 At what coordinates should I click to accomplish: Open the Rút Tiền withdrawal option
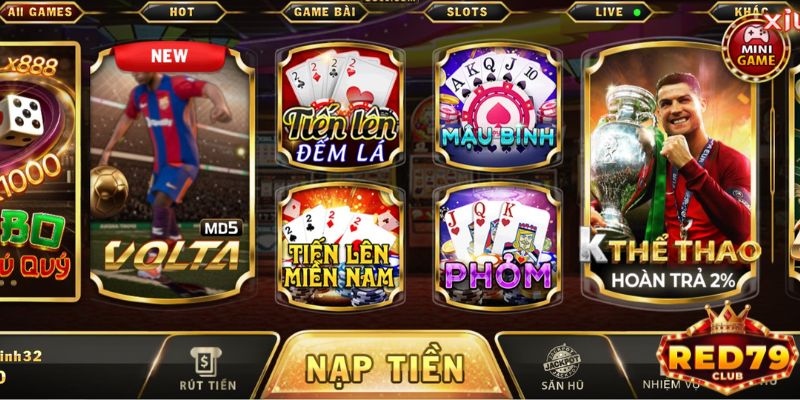pyautogui.click(x=210, y=366)
